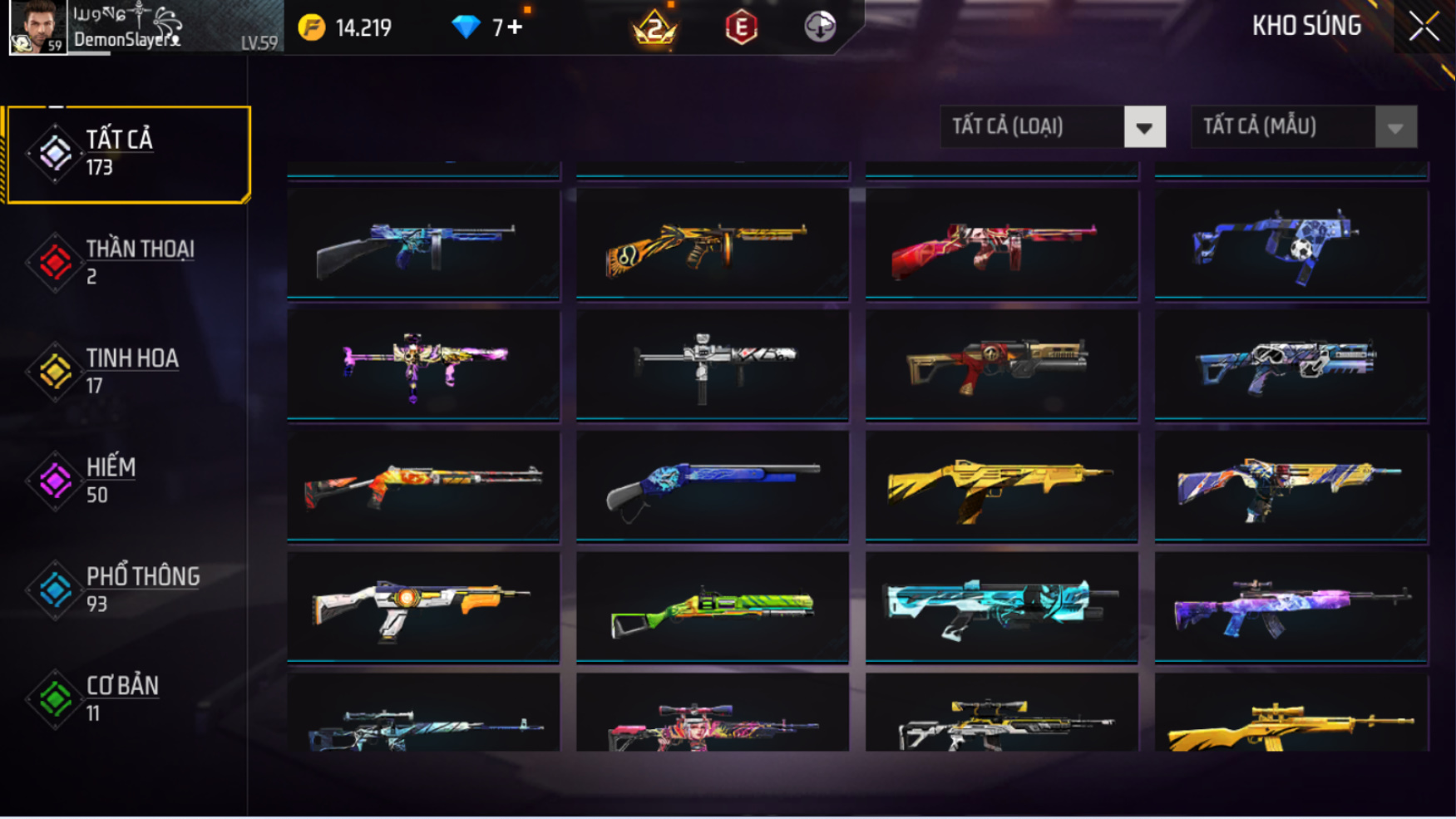
Task: Open the gold crown rank icon
Action: pyautogui.click(x=655, y=27)
